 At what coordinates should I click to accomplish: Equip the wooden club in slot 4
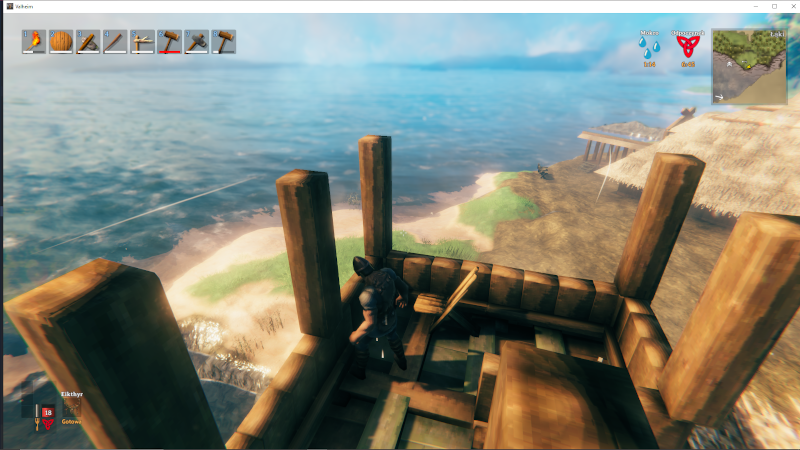[x=115, y=41]
